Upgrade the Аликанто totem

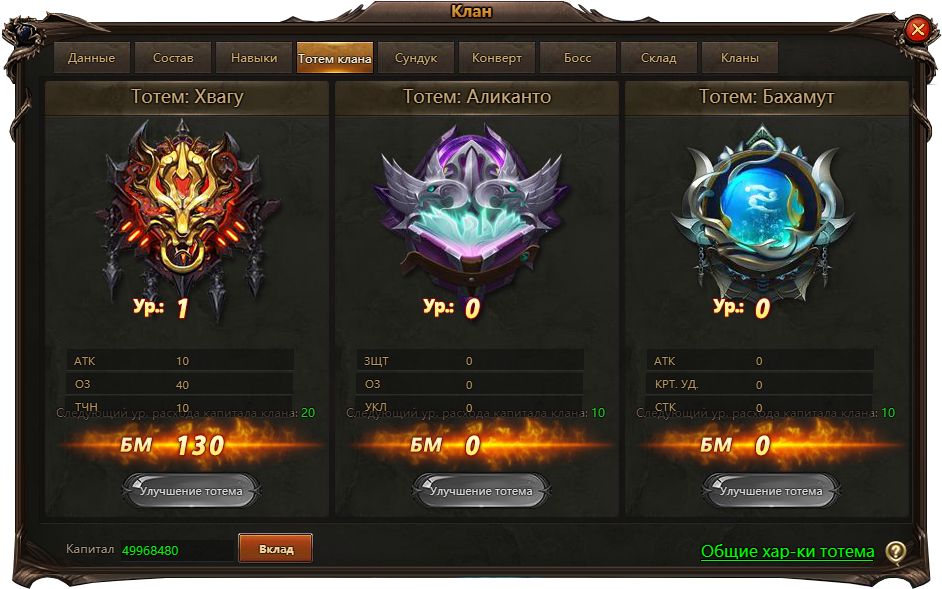coord(481,491)
